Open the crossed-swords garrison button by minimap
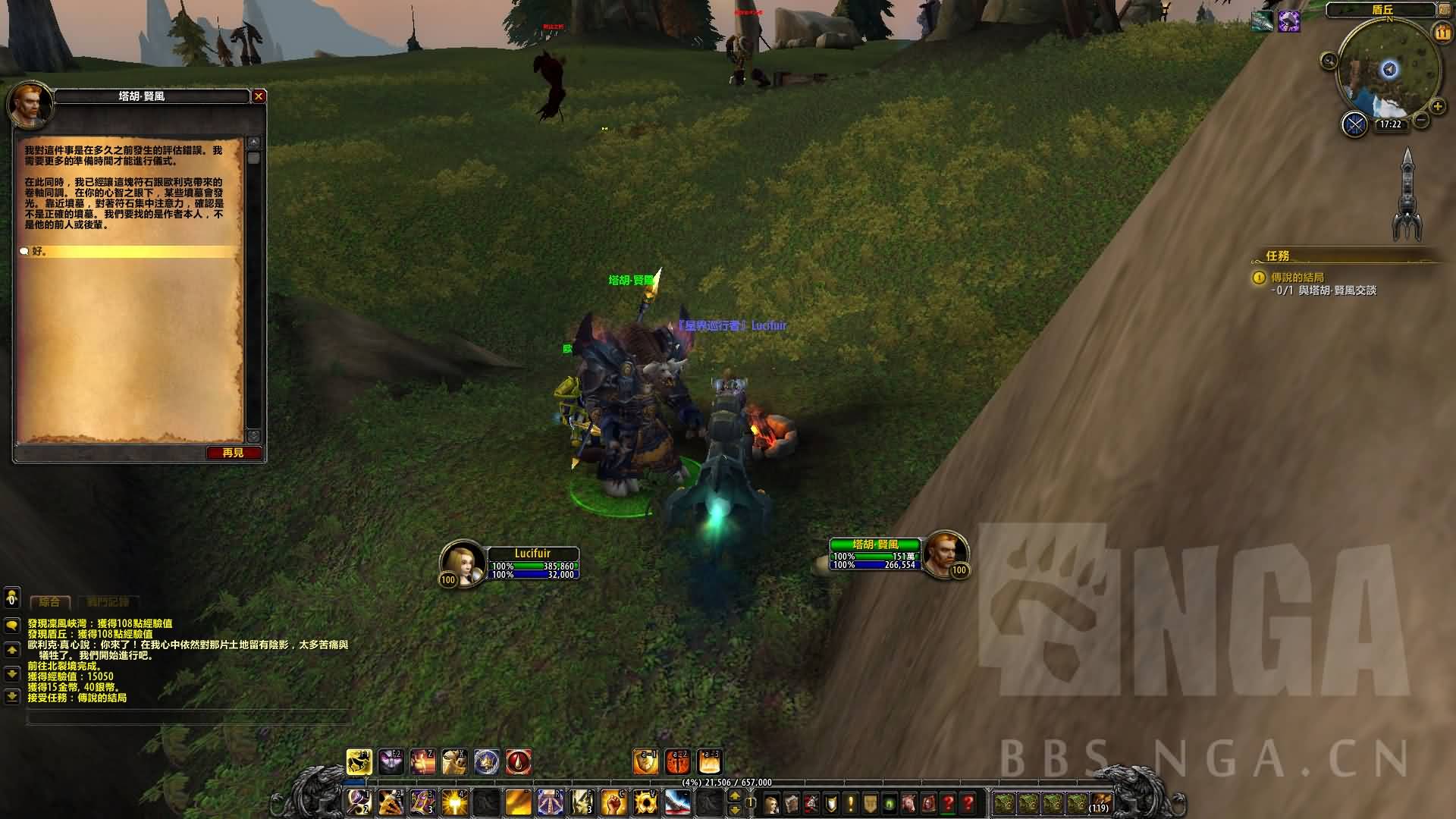Viewport: 1456px width, 819px height. (x=1354, y=124)
